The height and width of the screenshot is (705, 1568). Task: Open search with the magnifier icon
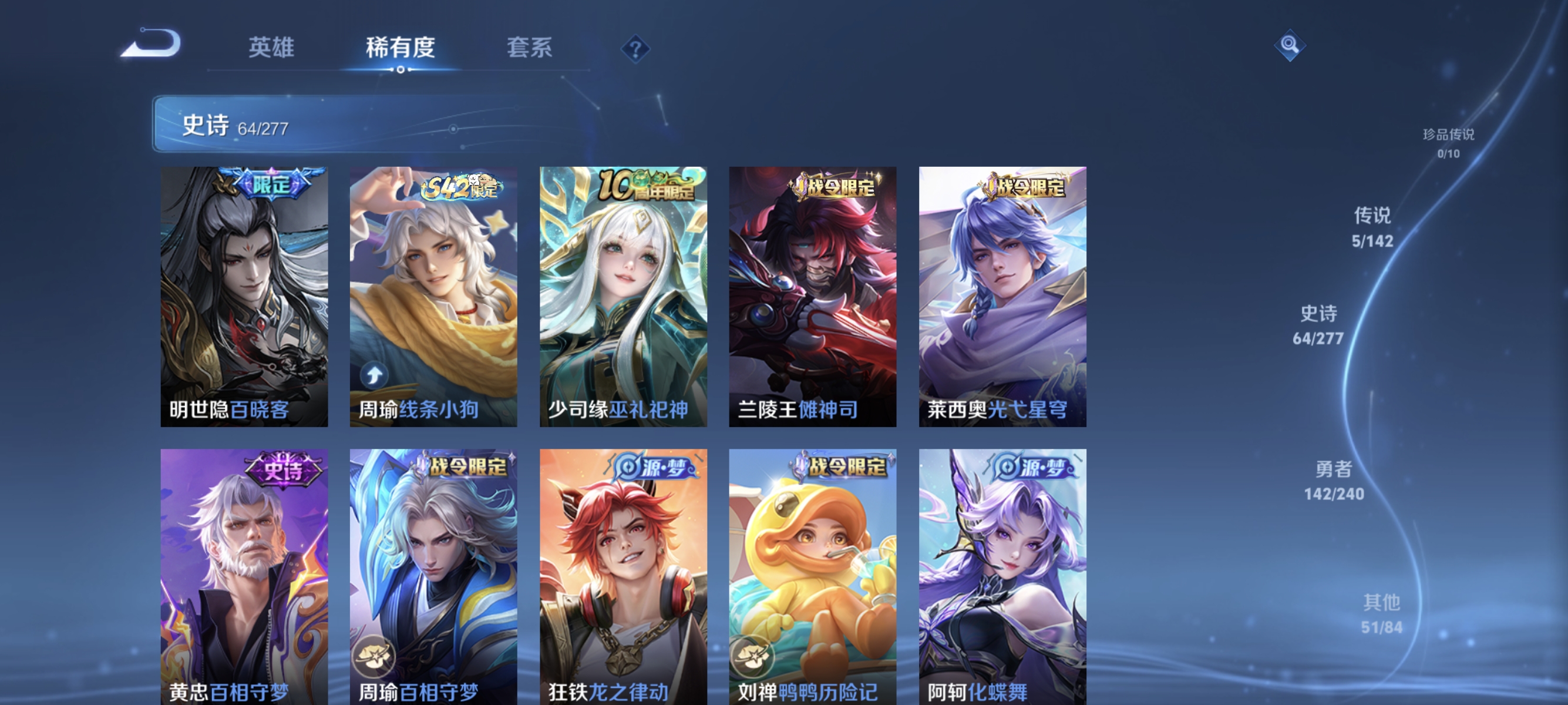(1289, 46)
